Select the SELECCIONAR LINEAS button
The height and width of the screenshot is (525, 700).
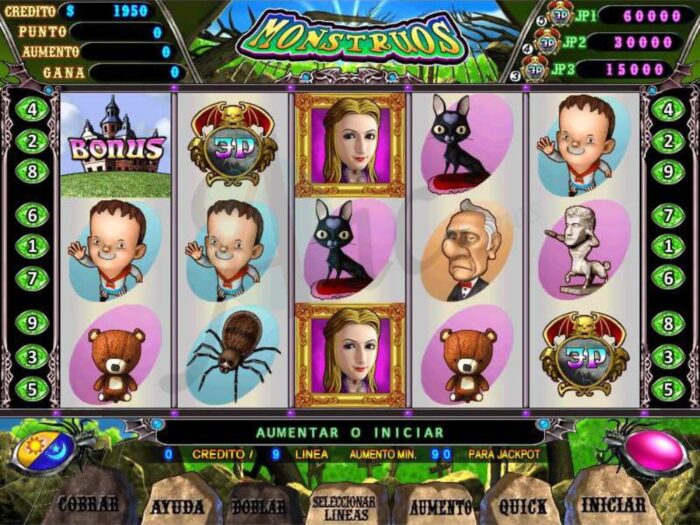tap(343, 507)
